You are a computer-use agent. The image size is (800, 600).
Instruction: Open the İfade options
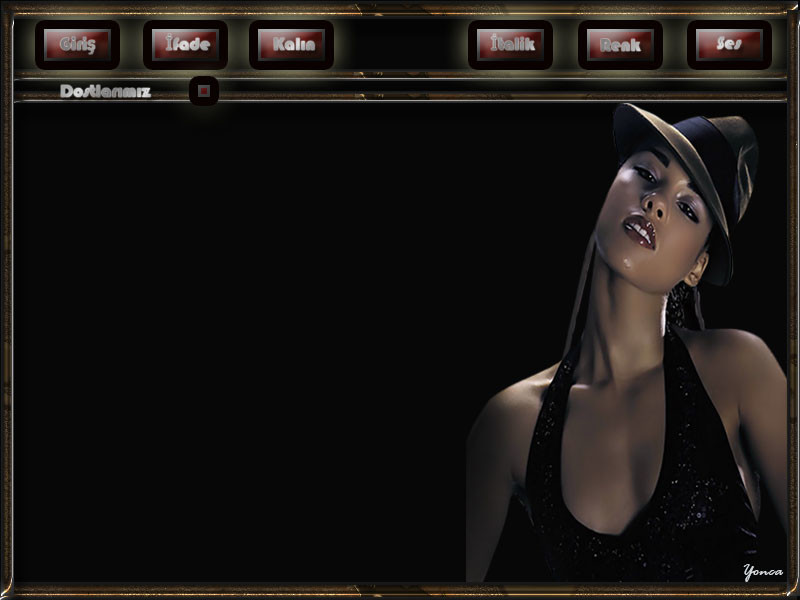[x=185, y=45]
